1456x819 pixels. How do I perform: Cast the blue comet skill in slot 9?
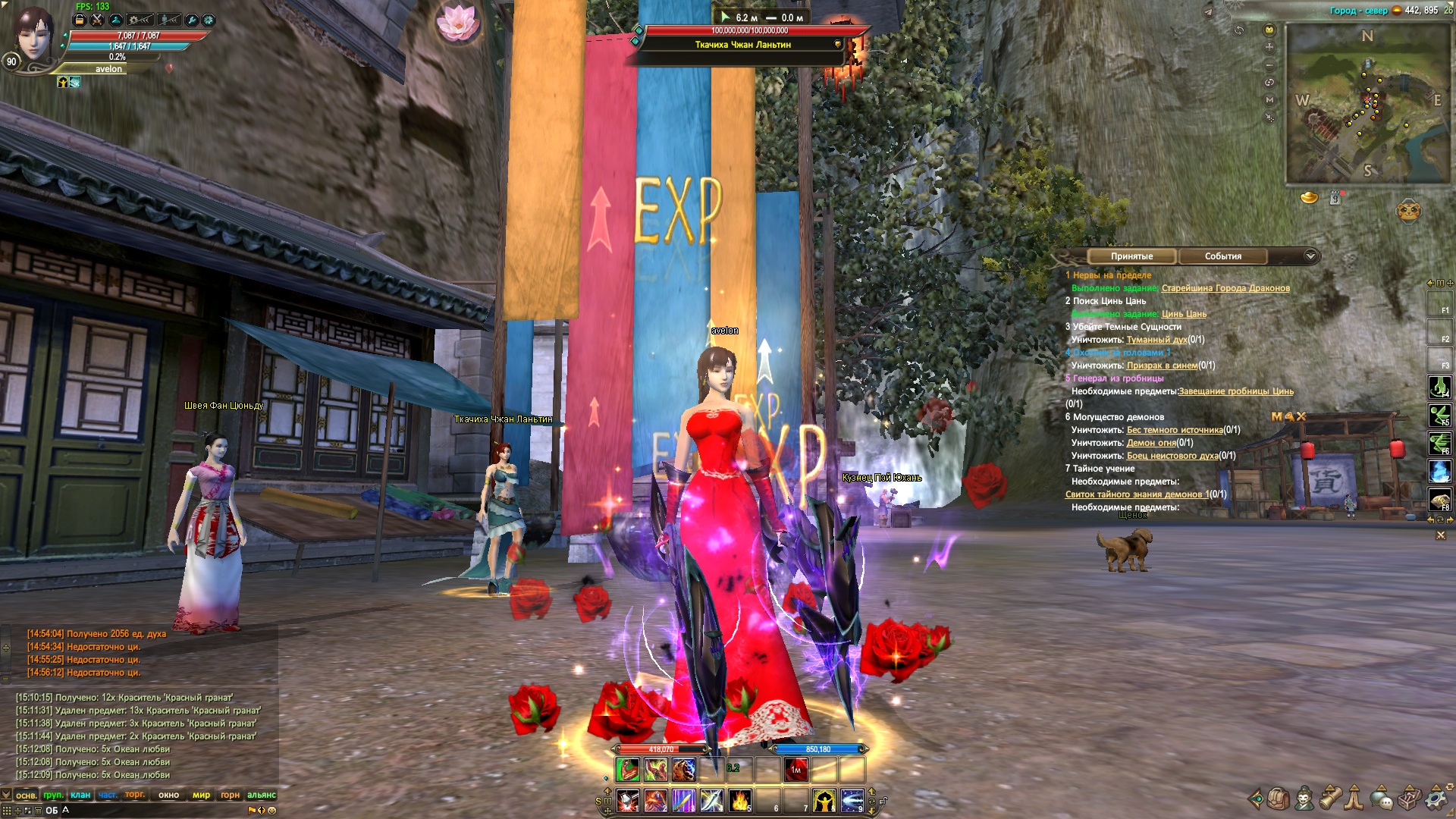coord(852,800)
